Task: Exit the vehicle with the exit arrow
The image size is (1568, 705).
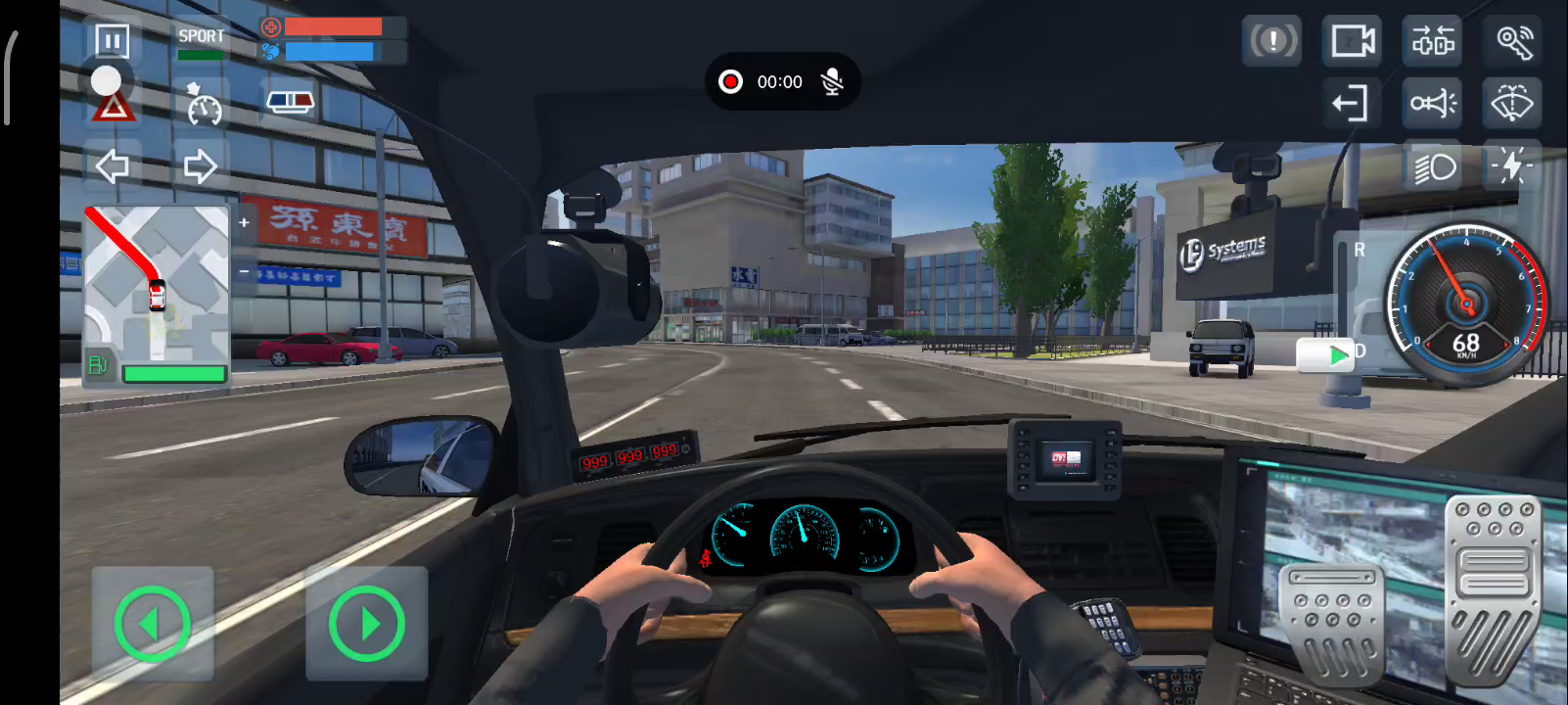Action: point(1352,103)
